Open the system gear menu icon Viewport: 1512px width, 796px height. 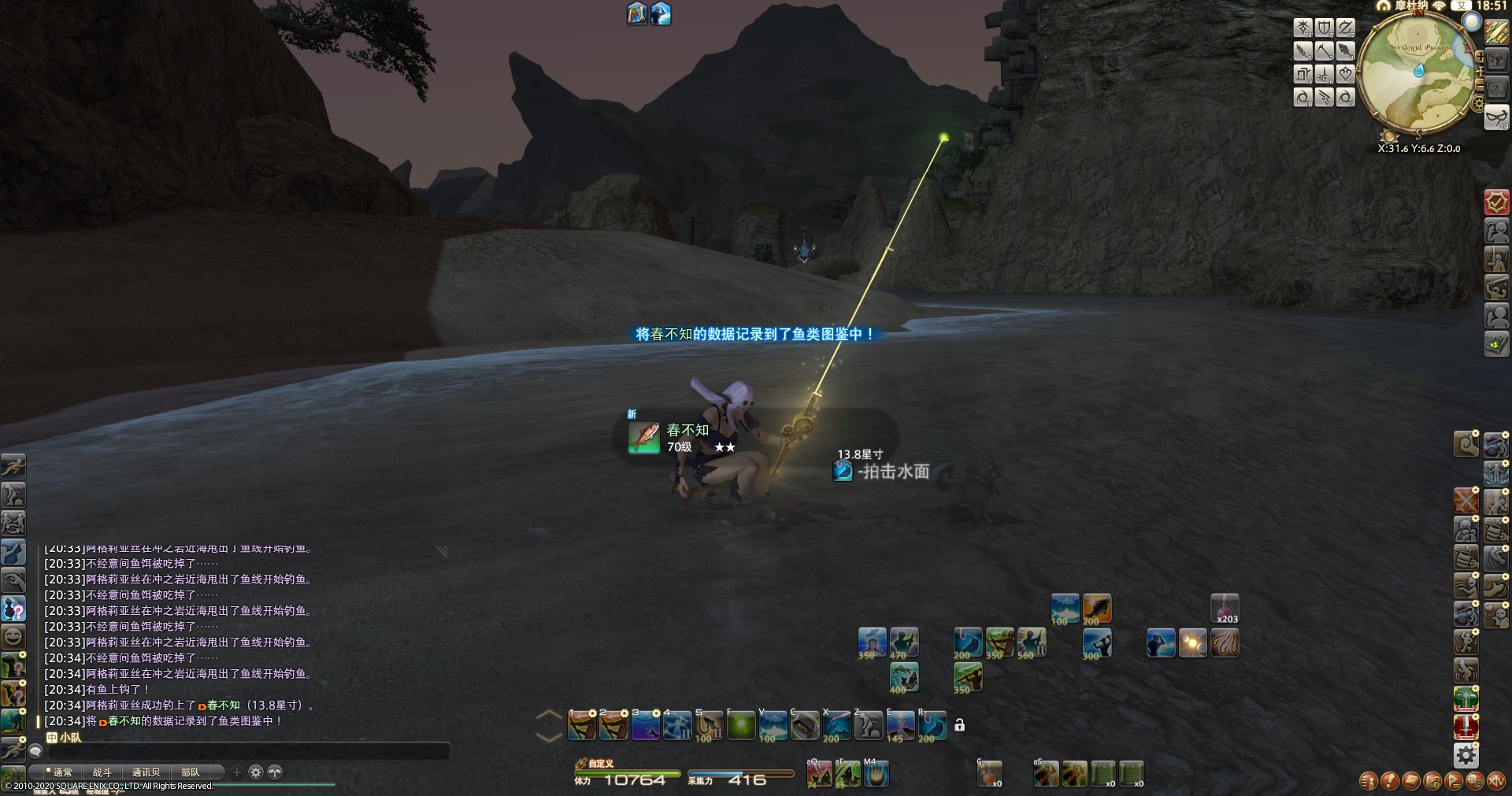pos(1466,756)
